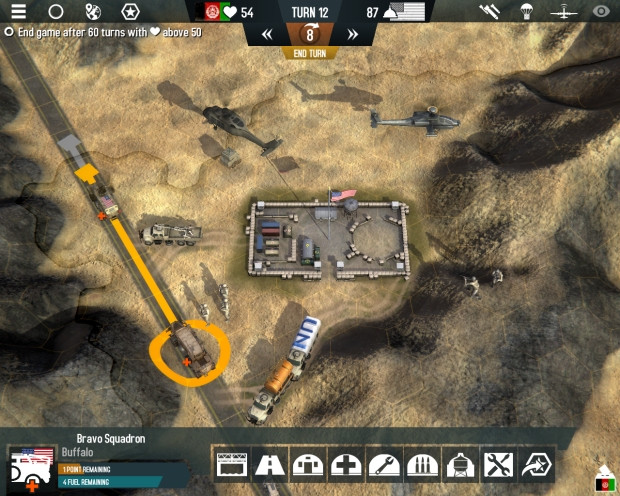
Task: Click the Buffalo unit portrait
Action: click(32, 468)
